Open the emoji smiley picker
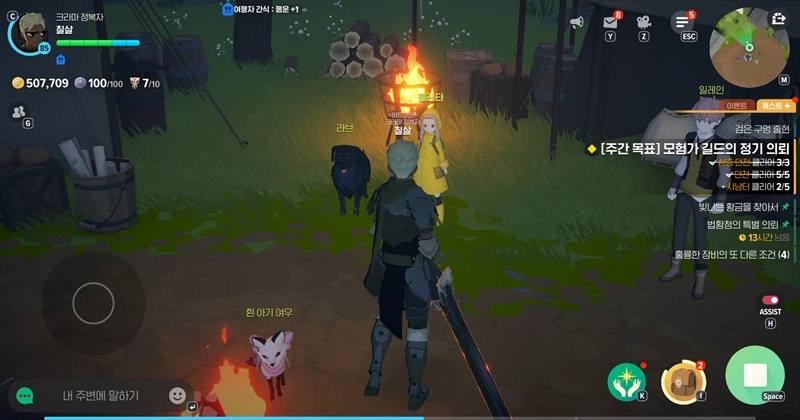This screenshot has width=800, height=420. (177, 395)
